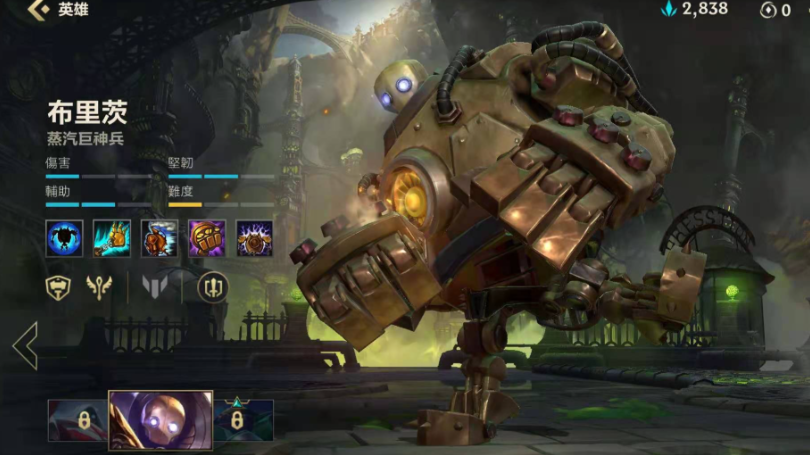
Task: Tap the round coin currency icon
Action: pyautogui.click(x=768, y=10)
